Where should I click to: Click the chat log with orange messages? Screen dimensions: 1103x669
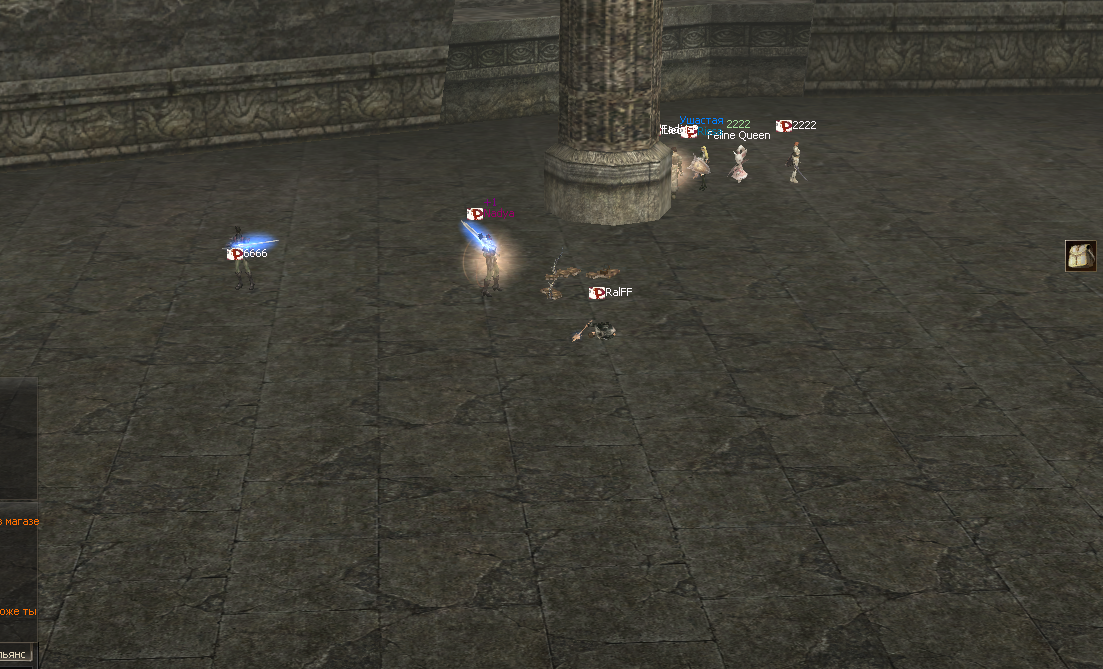(18, 565)
